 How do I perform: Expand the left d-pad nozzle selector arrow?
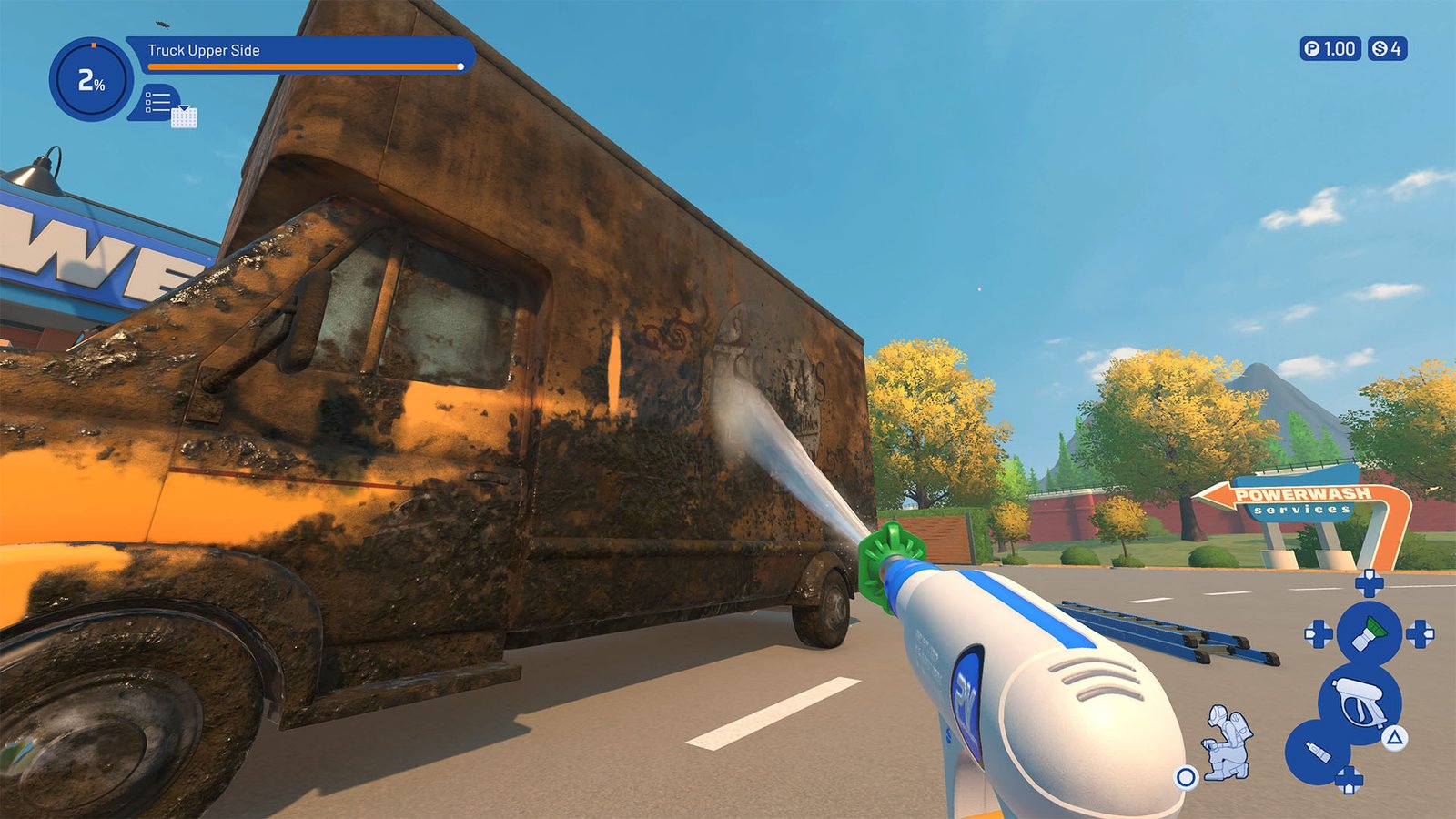1318,633
